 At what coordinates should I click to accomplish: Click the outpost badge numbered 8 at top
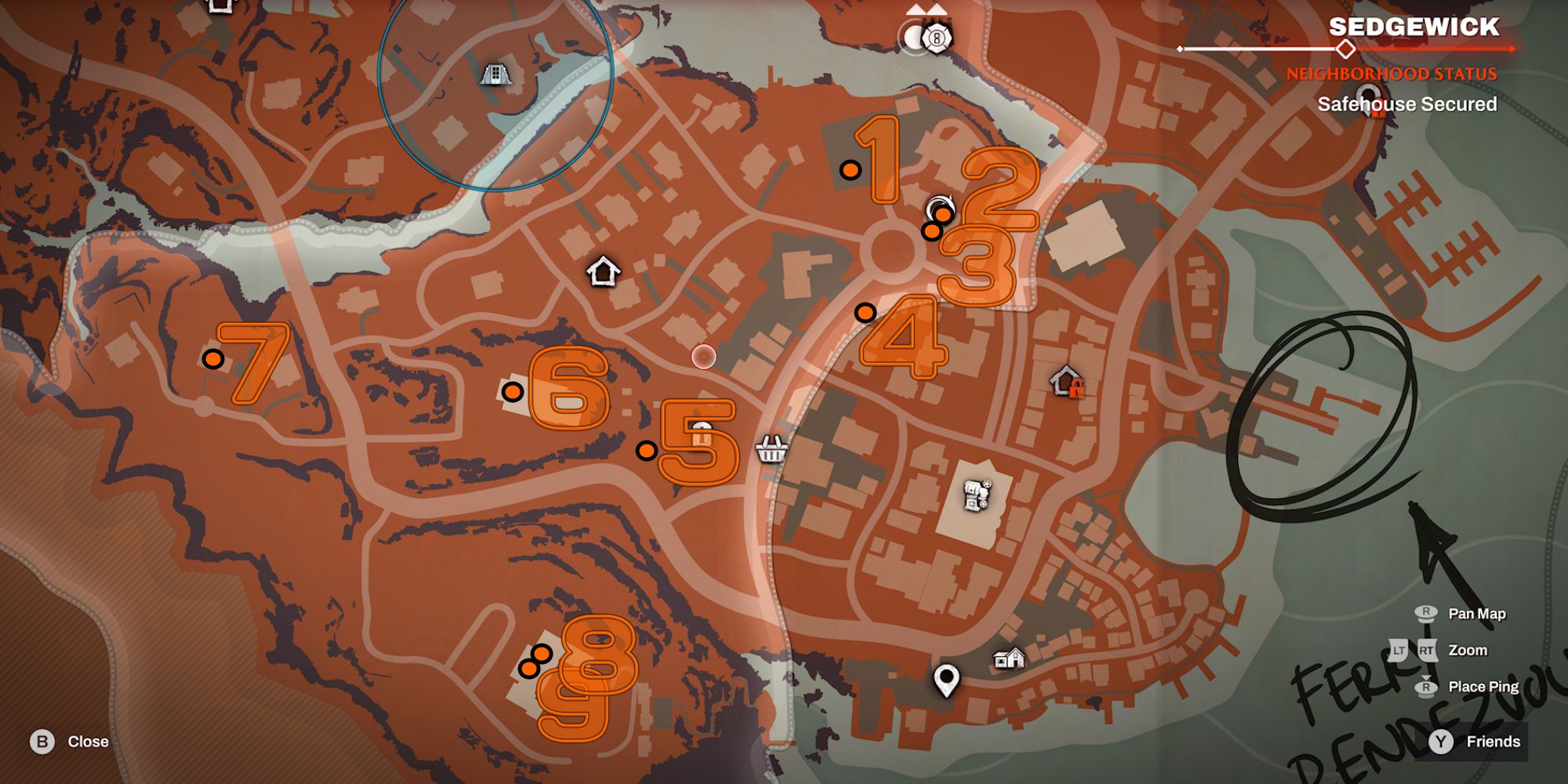935,37
